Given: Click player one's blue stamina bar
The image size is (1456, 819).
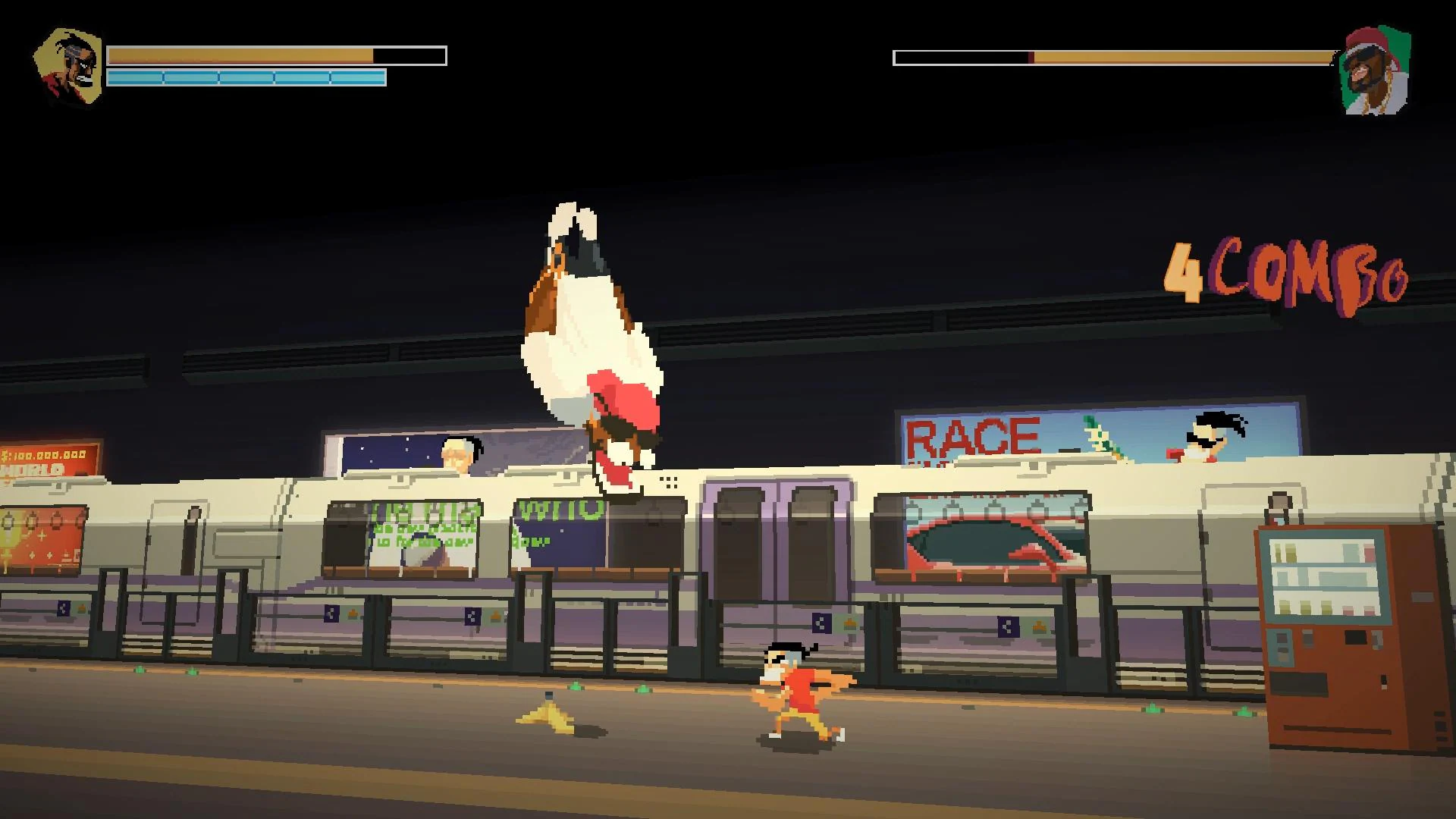Looking at the screenshot, I should (246, 76).
